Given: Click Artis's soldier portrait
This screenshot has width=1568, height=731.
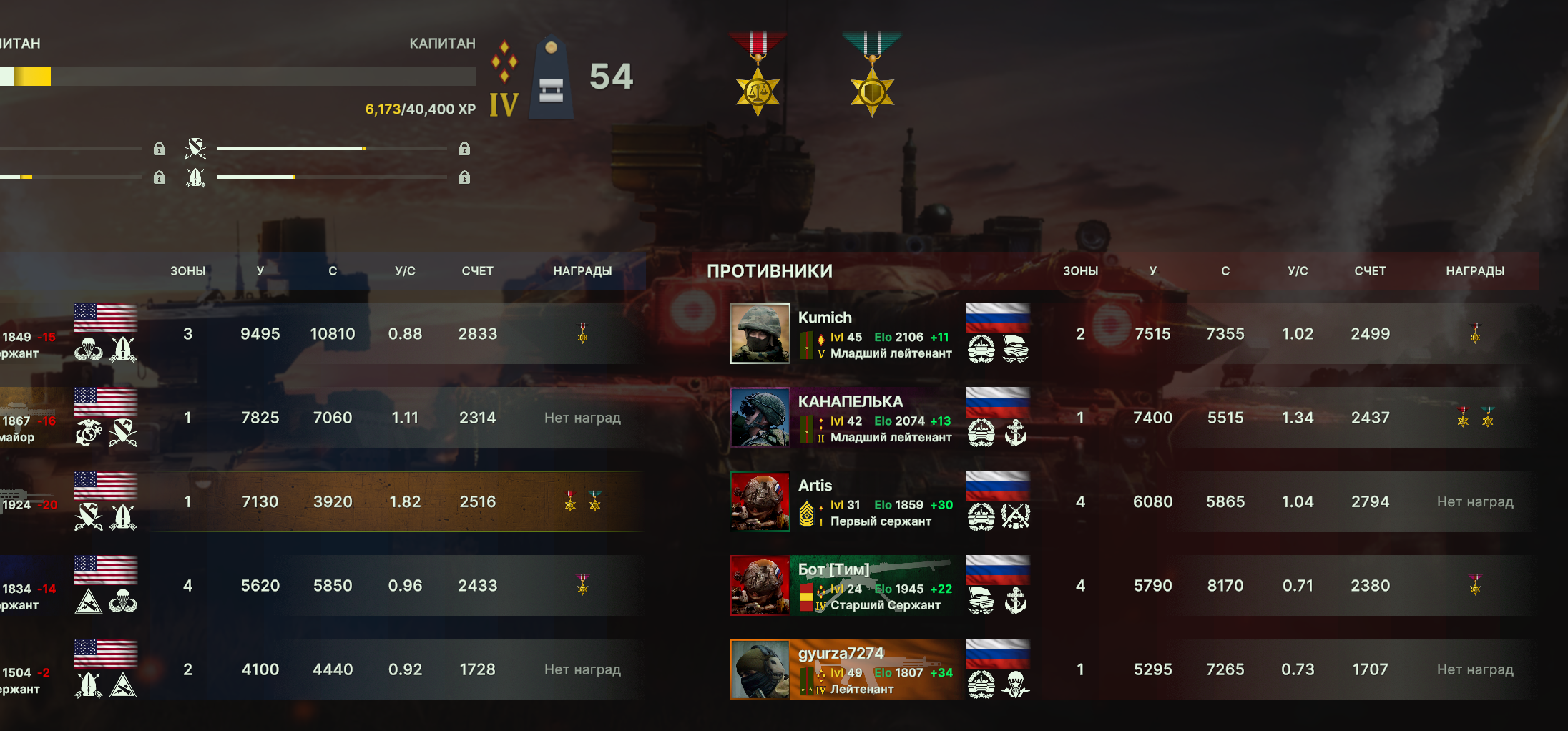Looking at the screenshot, I should (x=760, y=501).
